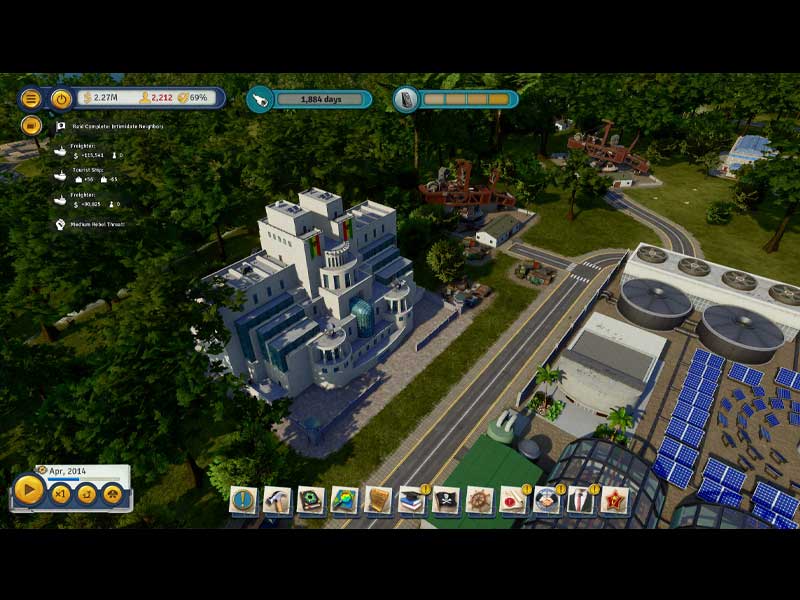This screenshot has height=600, width=800.
Task: Open the red star badge icon
Action: click(614, 499)
